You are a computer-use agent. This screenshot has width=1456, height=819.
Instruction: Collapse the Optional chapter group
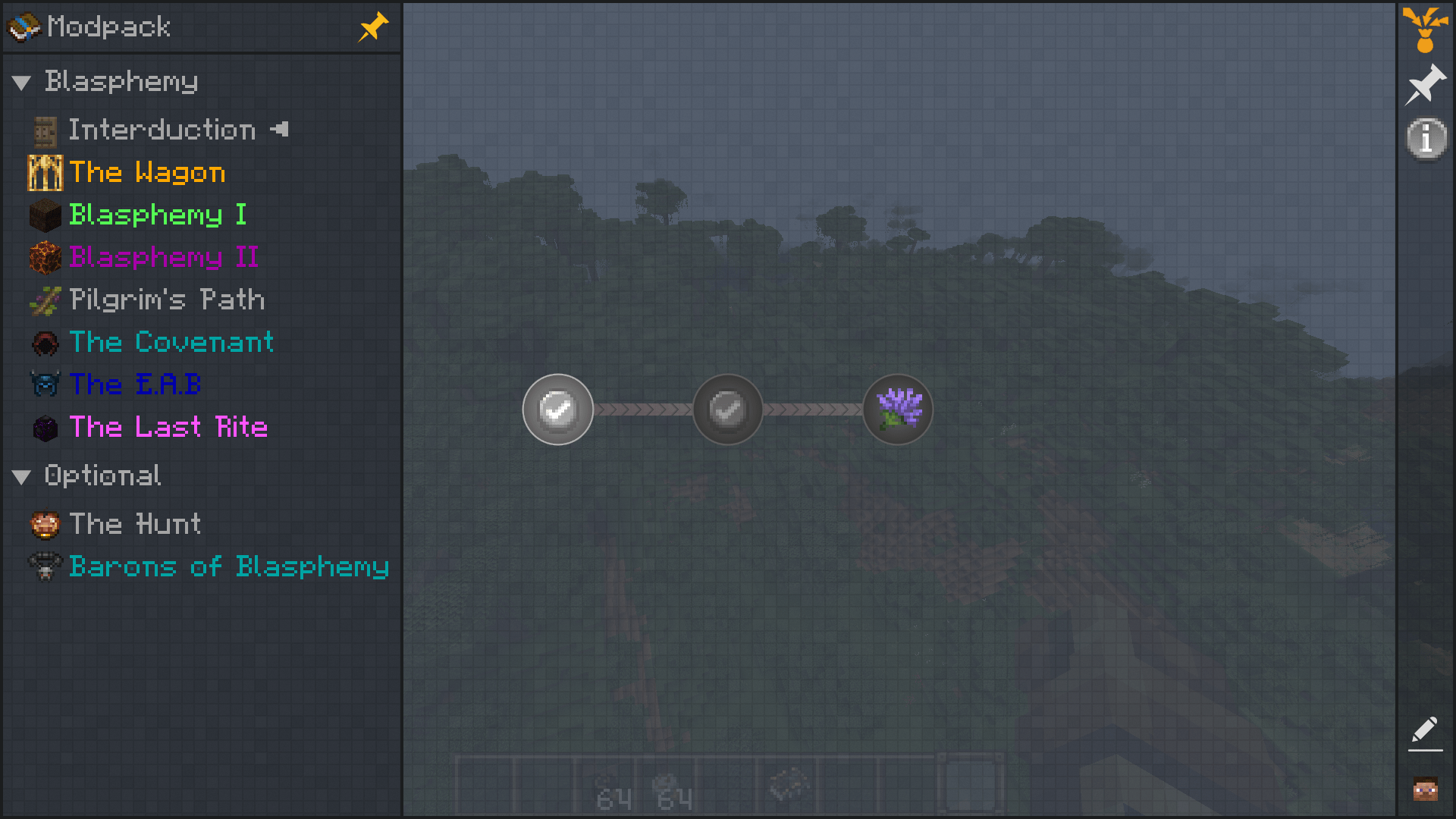pos(20,476)
